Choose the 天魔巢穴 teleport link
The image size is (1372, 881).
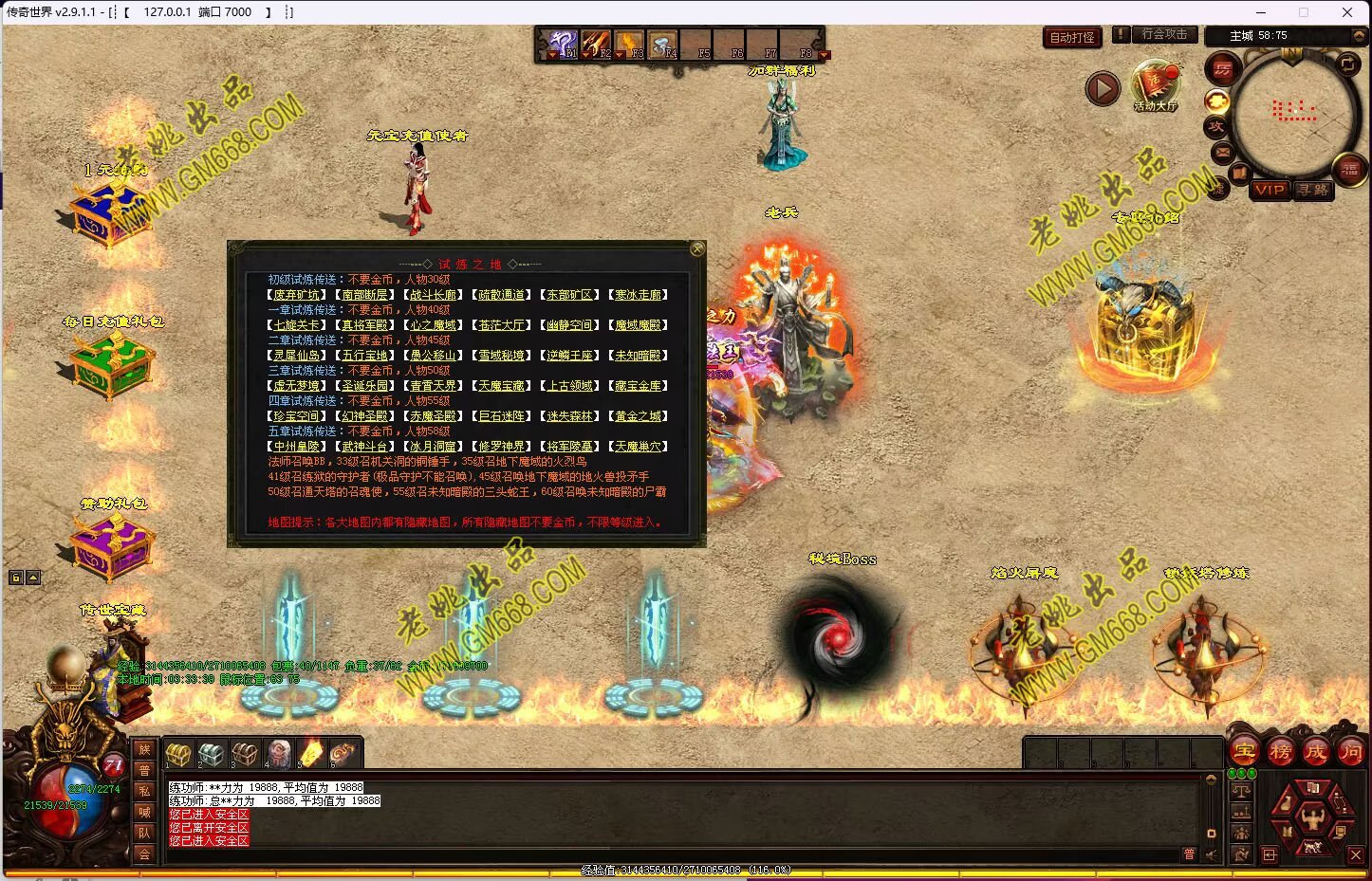[638, 447]
